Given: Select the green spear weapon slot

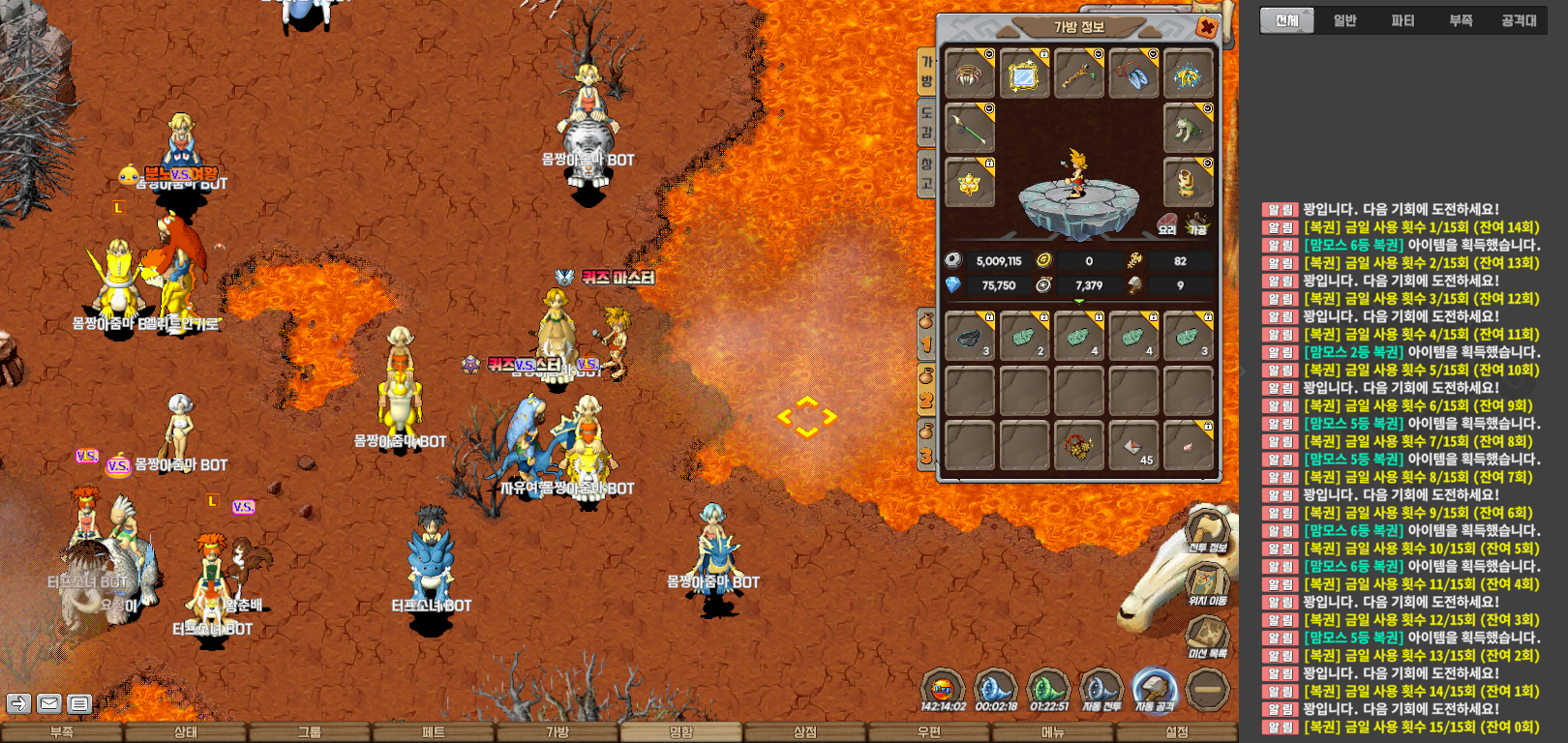Looking at the screenshot, I should click(x=969, y=128).
